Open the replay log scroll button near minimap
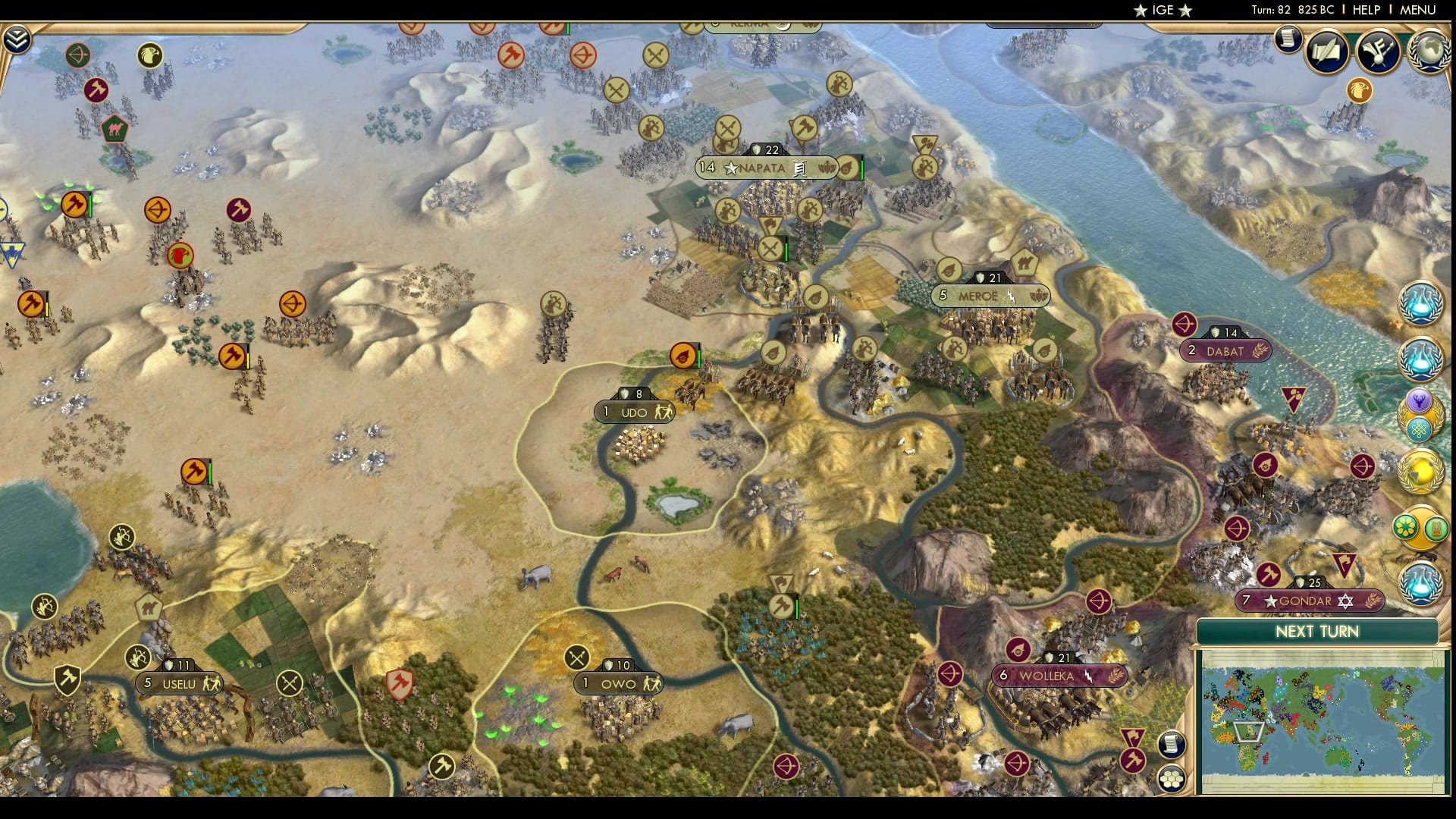The image size is (1456, 819). 1172,745
